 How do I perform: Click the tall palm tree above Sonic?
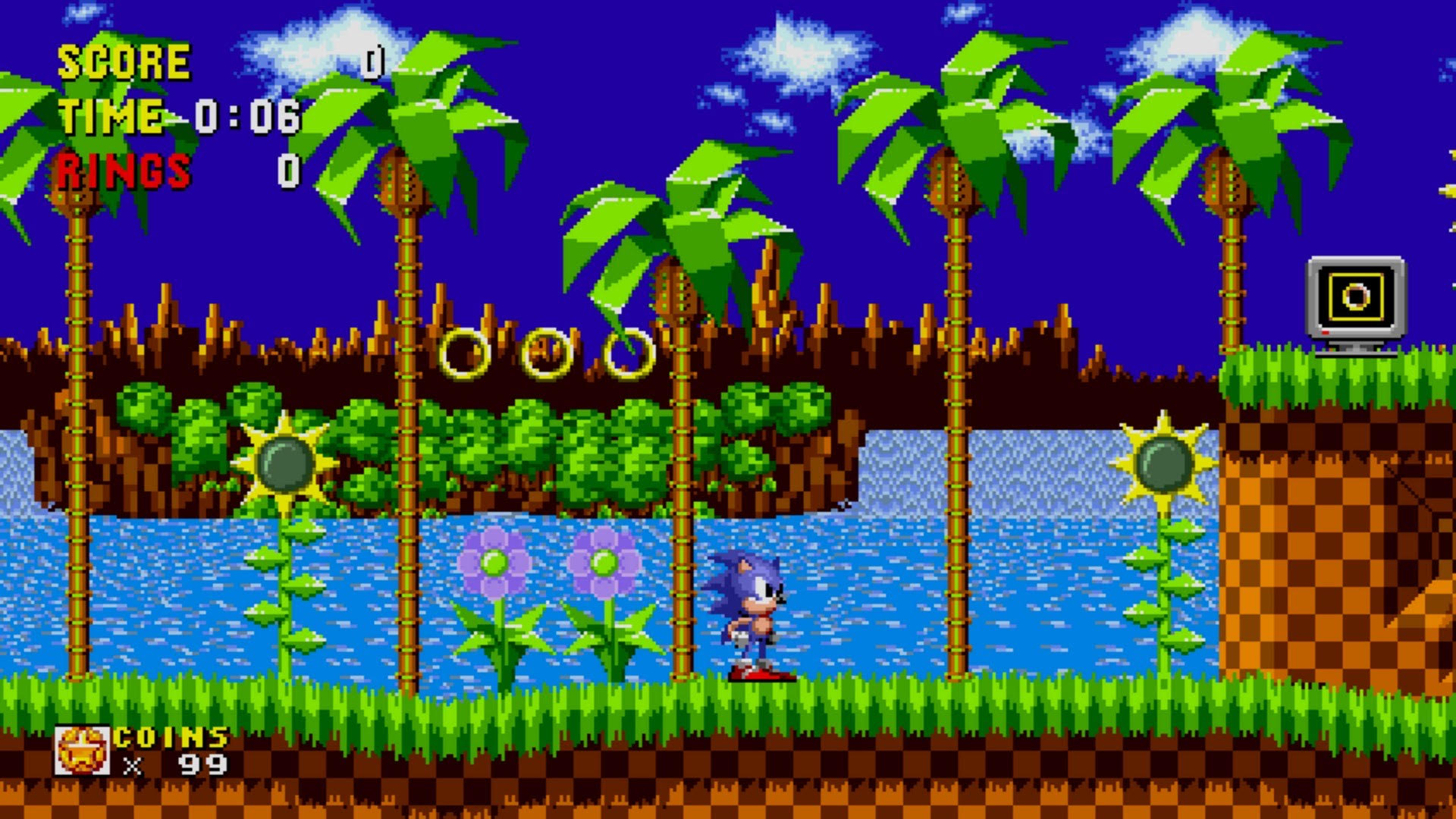[682, 227]
